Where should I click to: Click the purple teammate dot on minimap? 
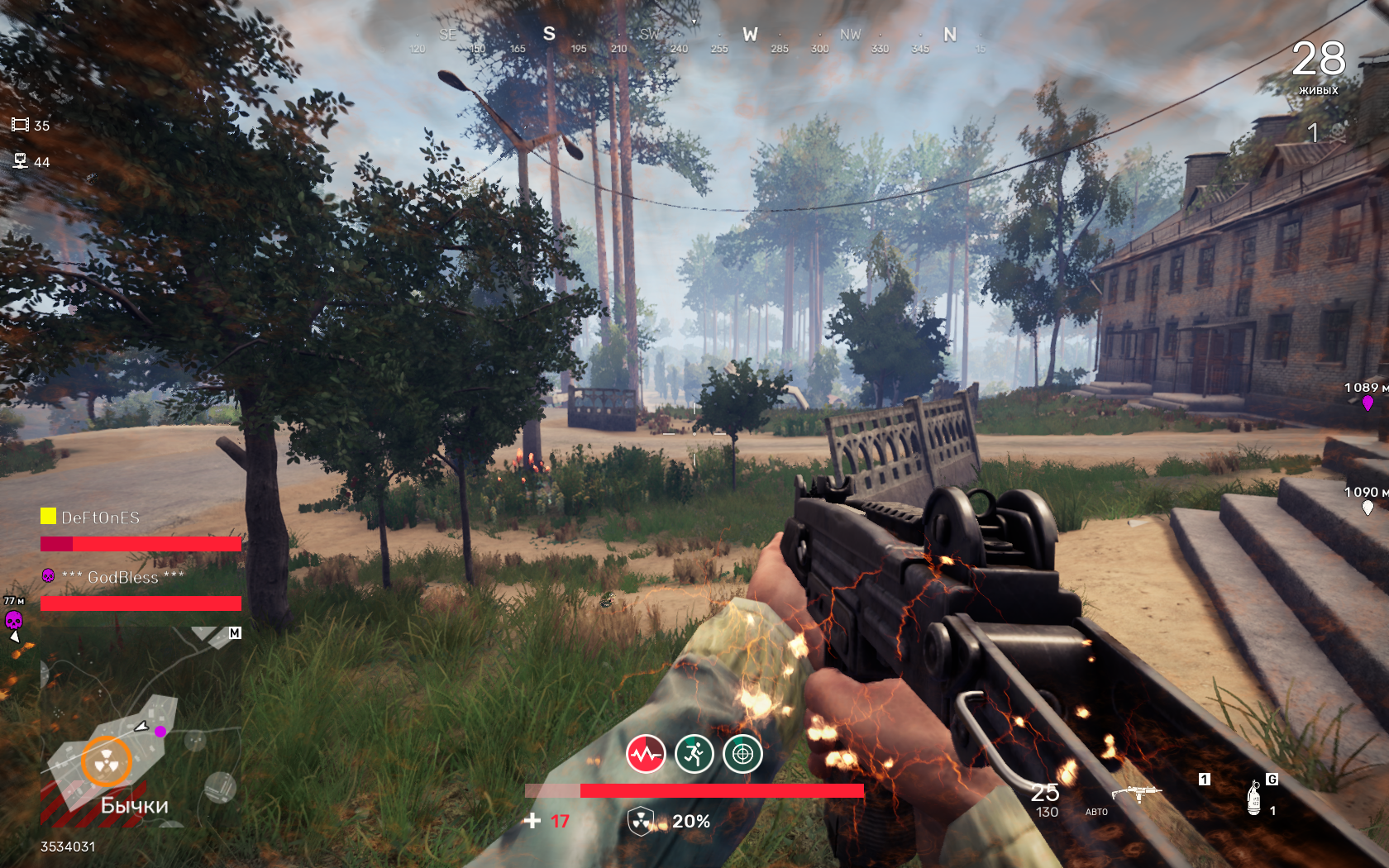(x=160, y=732)
